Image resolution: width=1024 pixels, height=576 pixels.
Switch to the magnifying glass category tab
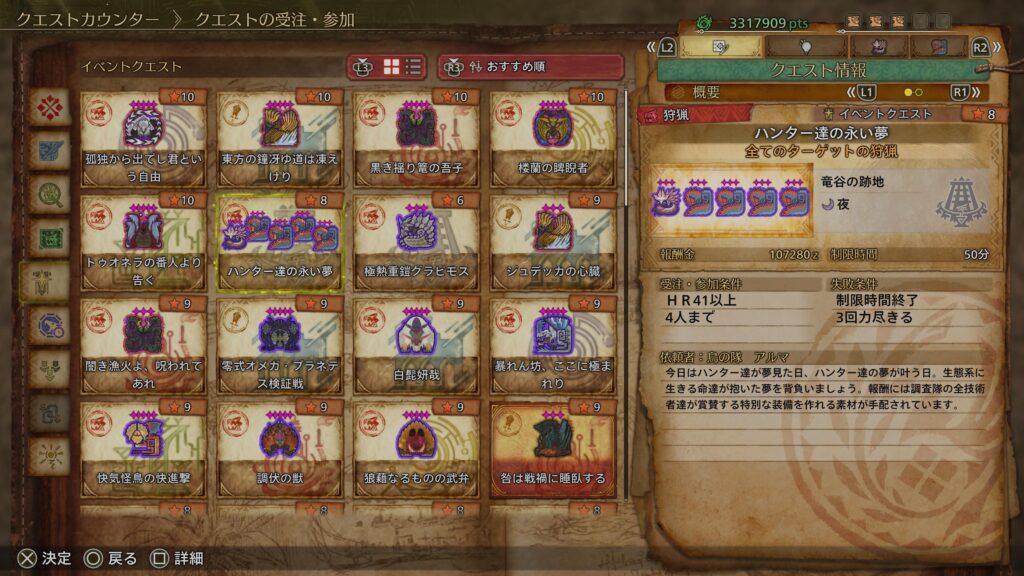point(48,193)
